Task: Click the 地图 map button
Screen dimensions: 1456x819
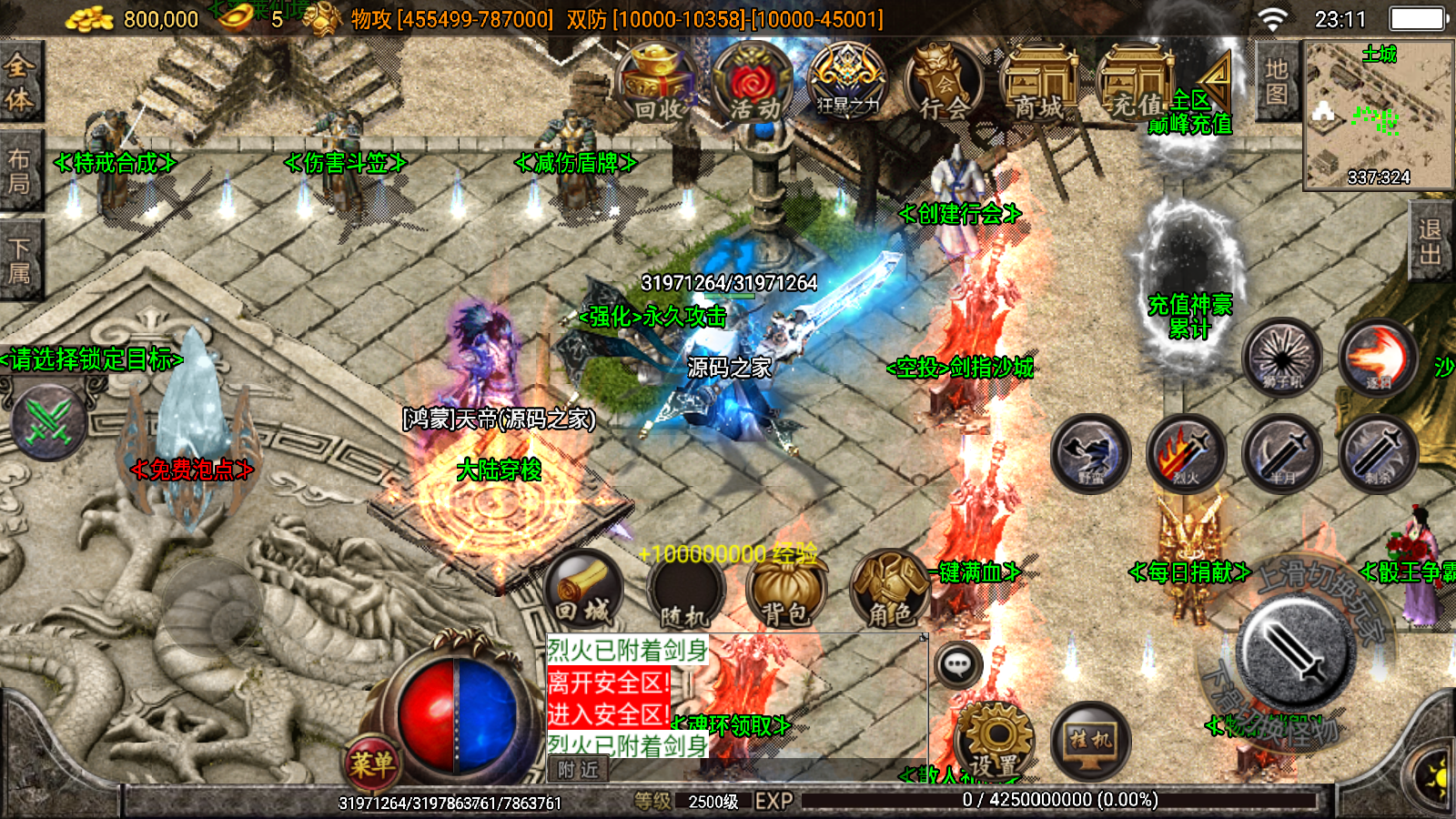Action: coord(1276,82)
